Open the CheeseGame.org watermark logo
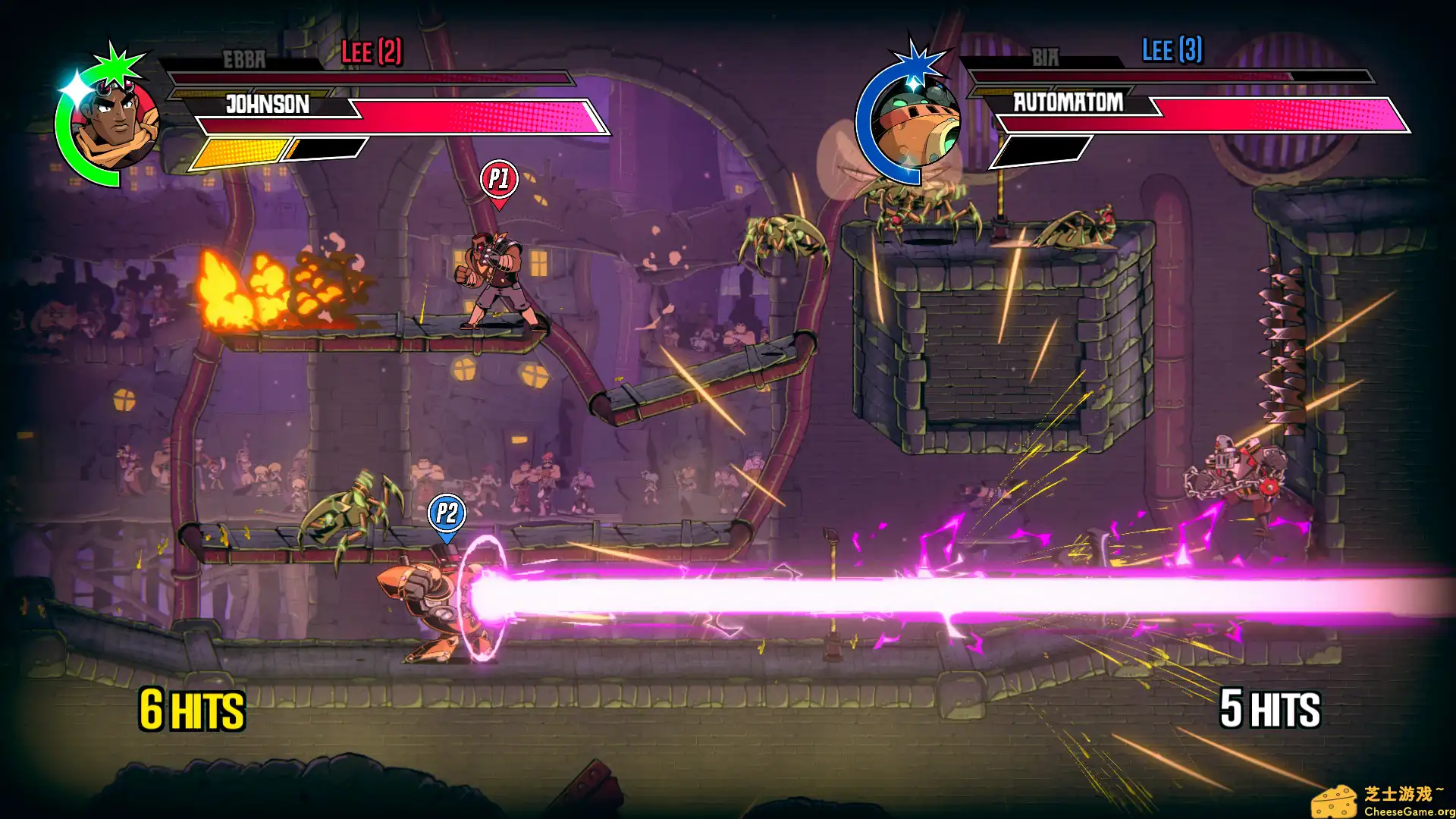1456x819 pixels. pyautogui.click(x=1382, y=801)
